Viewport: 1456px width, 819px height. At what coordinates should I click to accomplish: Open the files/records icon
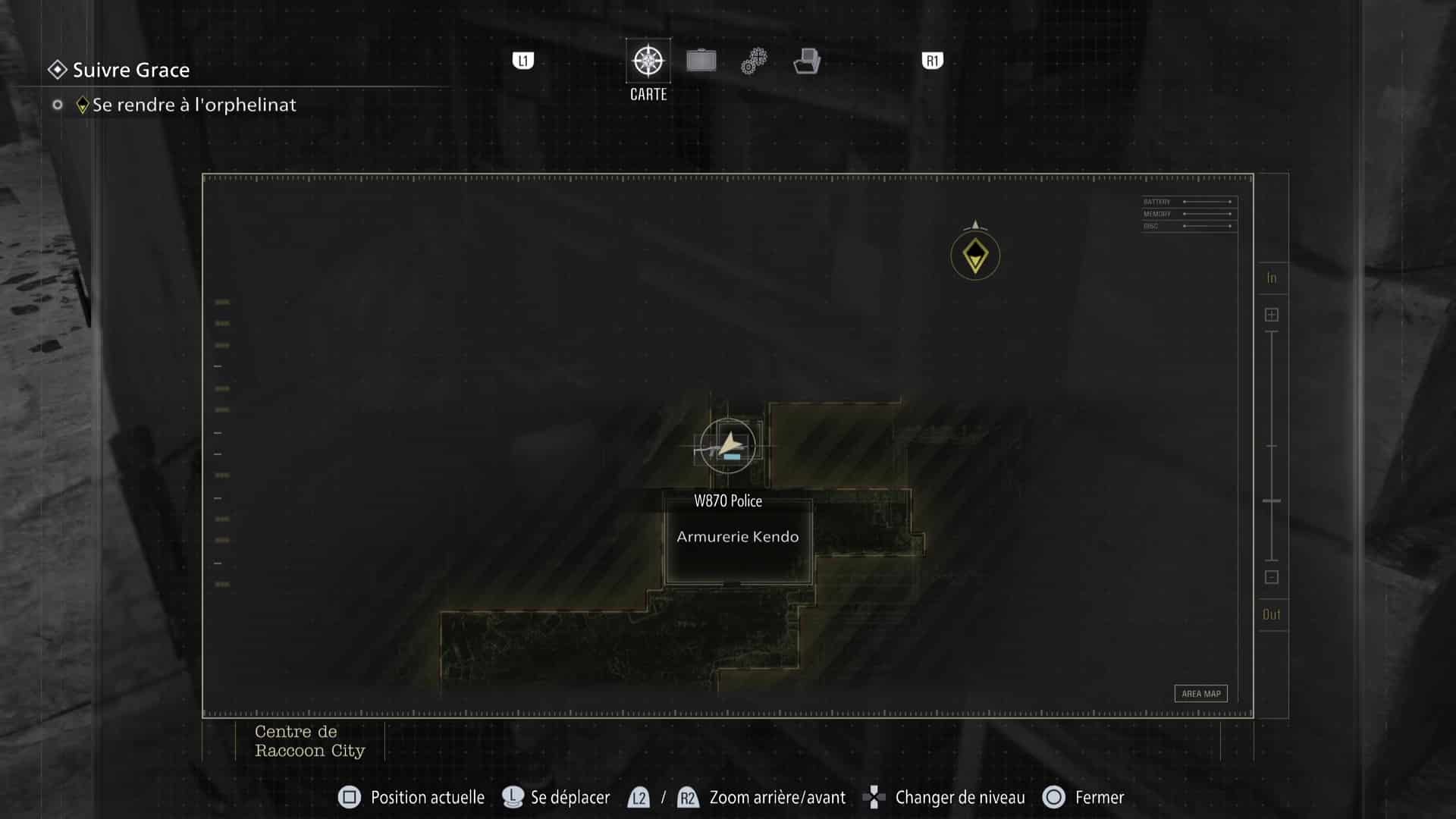(x=807, y=61)
